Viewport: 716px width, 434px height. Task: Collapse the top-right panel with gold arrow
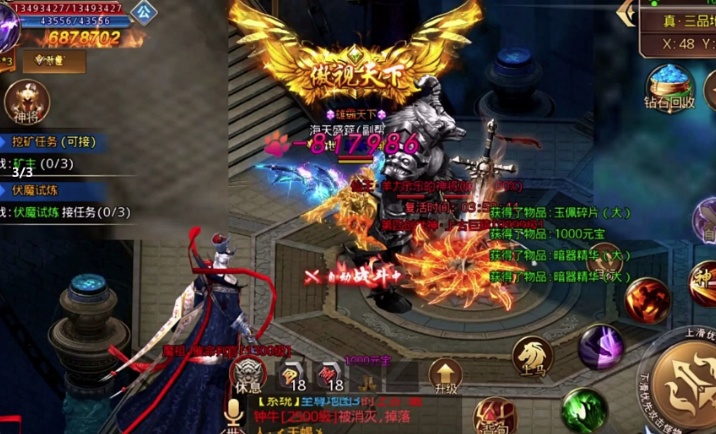(628, 11)
